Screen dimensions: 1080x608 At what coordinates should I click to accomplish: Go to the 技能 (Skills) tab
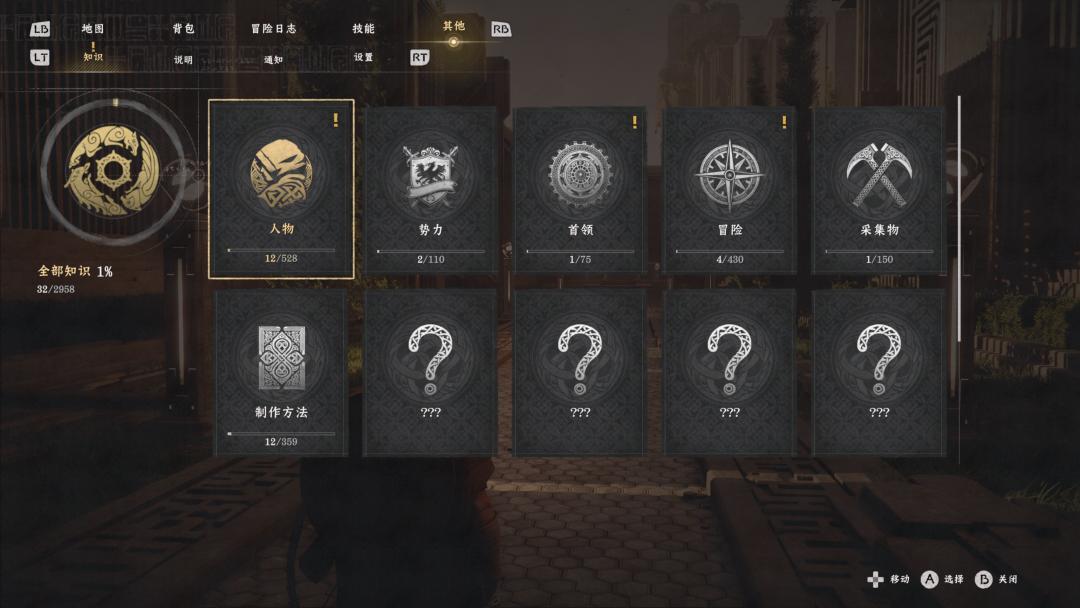pos(363,29)
